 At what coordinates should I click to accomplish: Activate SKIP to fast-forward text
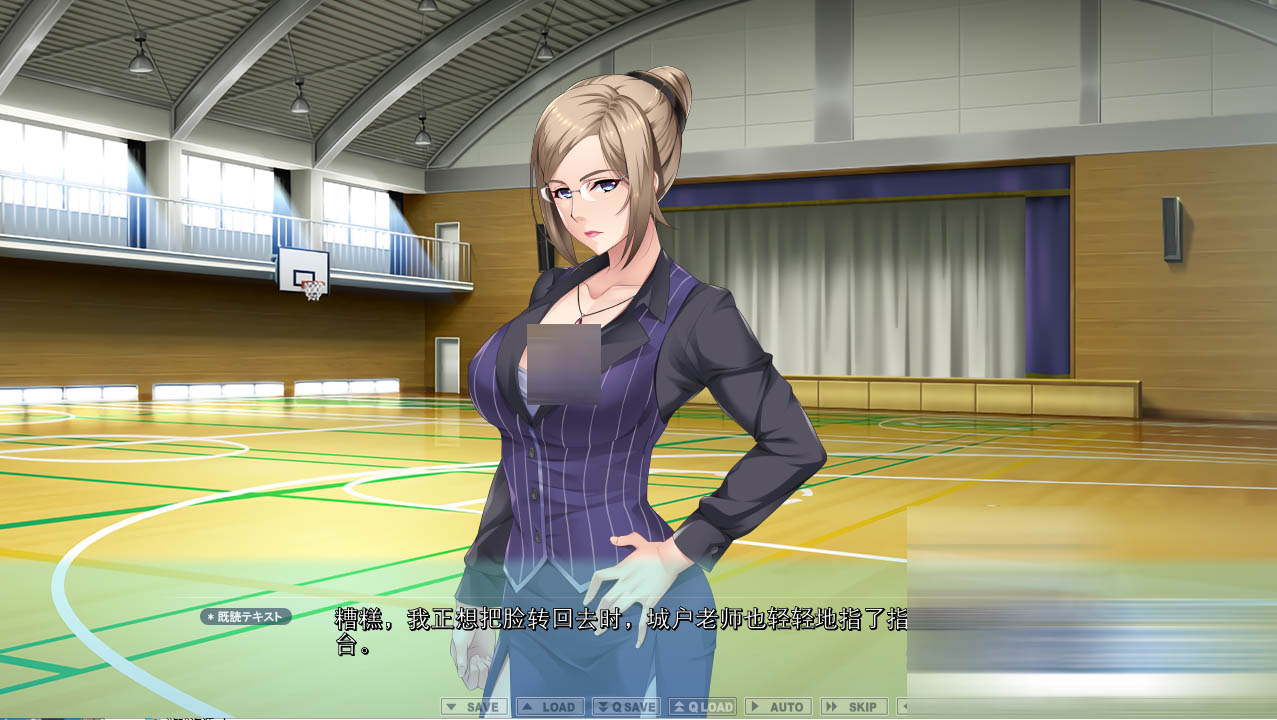tap(854, 707)
